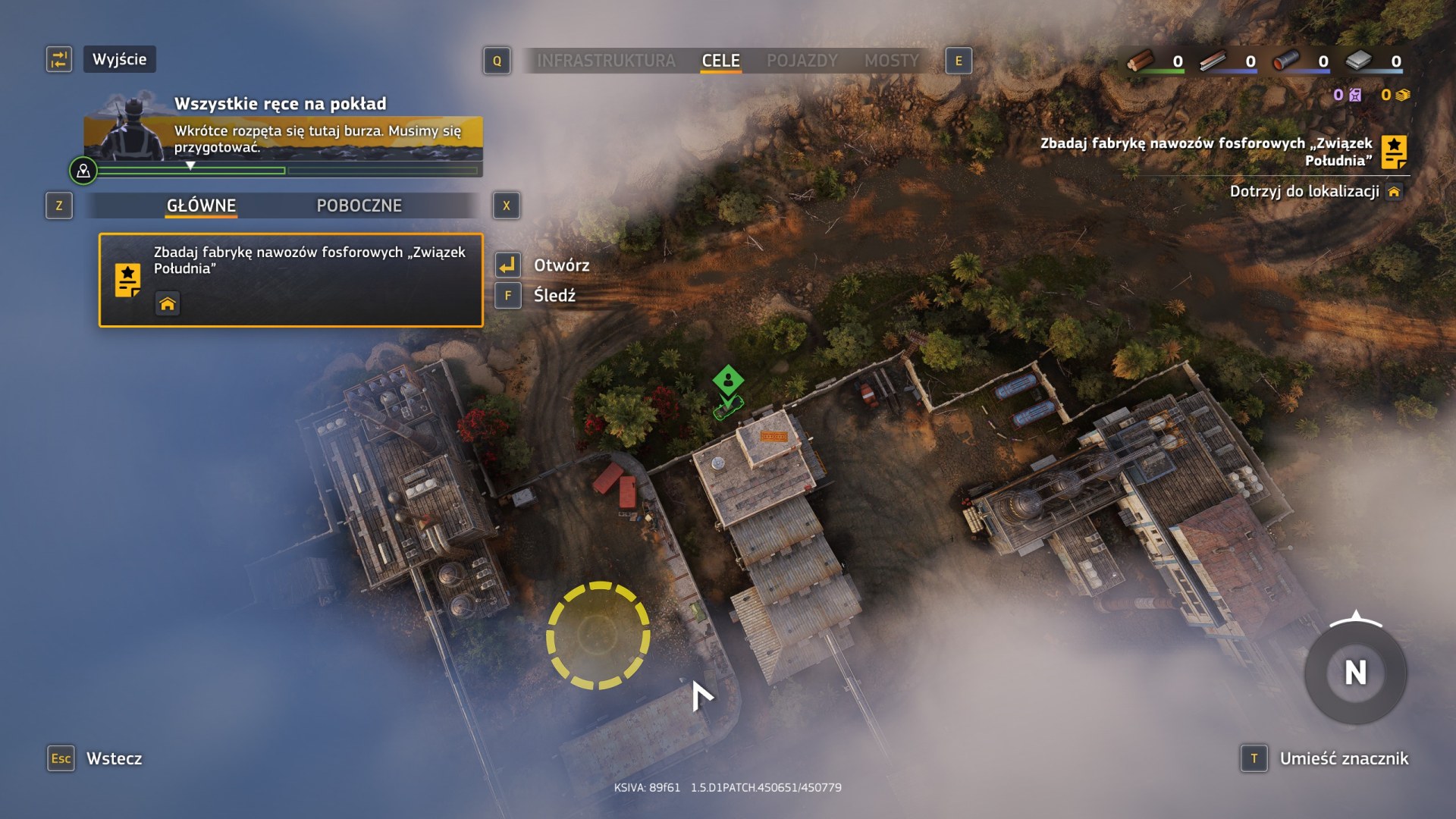1456x819 pixels.
Task: Open the Pojazdy tab
Action: [x=802, y=61]
